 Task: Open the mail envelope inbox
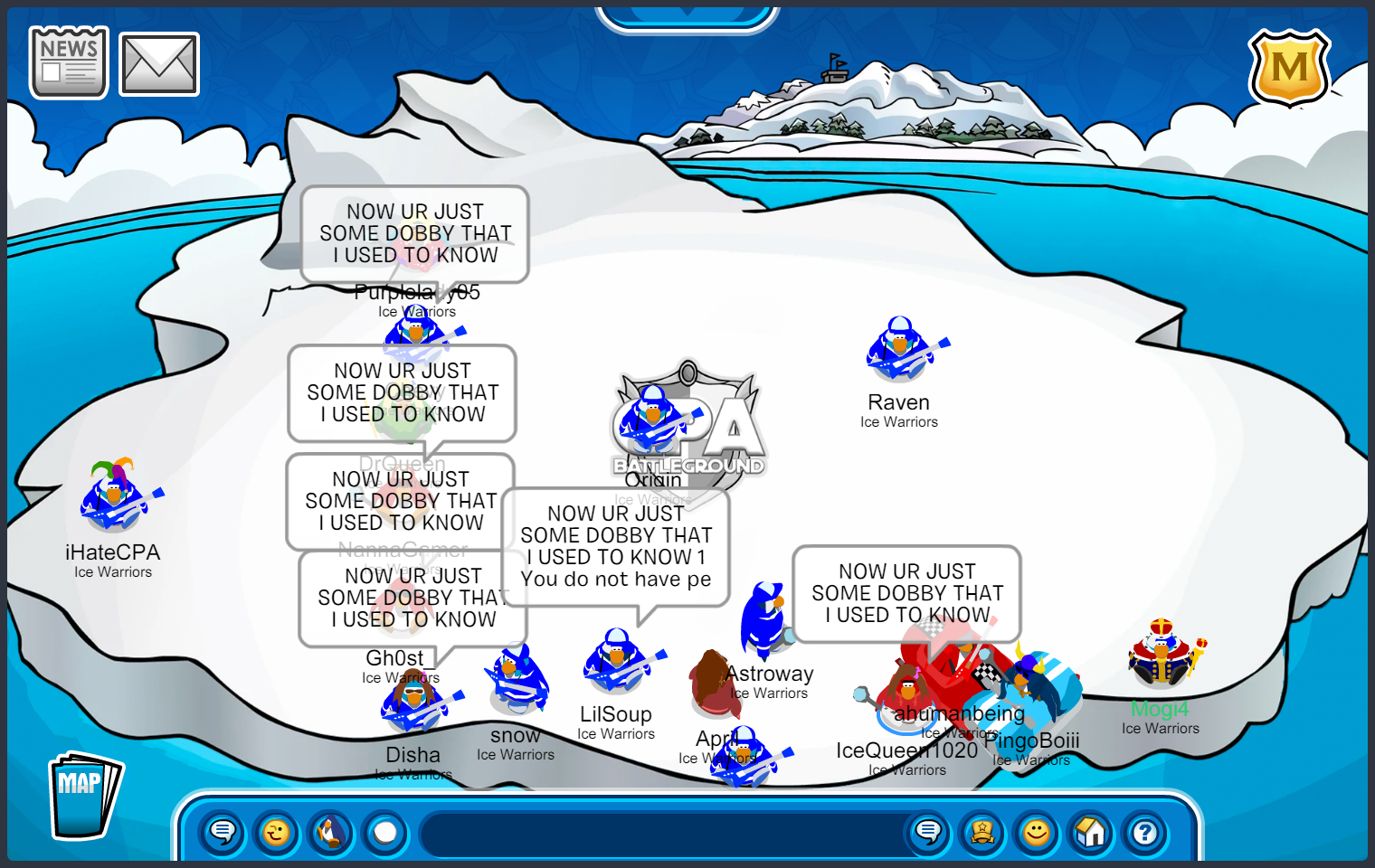tap(159, 64)
